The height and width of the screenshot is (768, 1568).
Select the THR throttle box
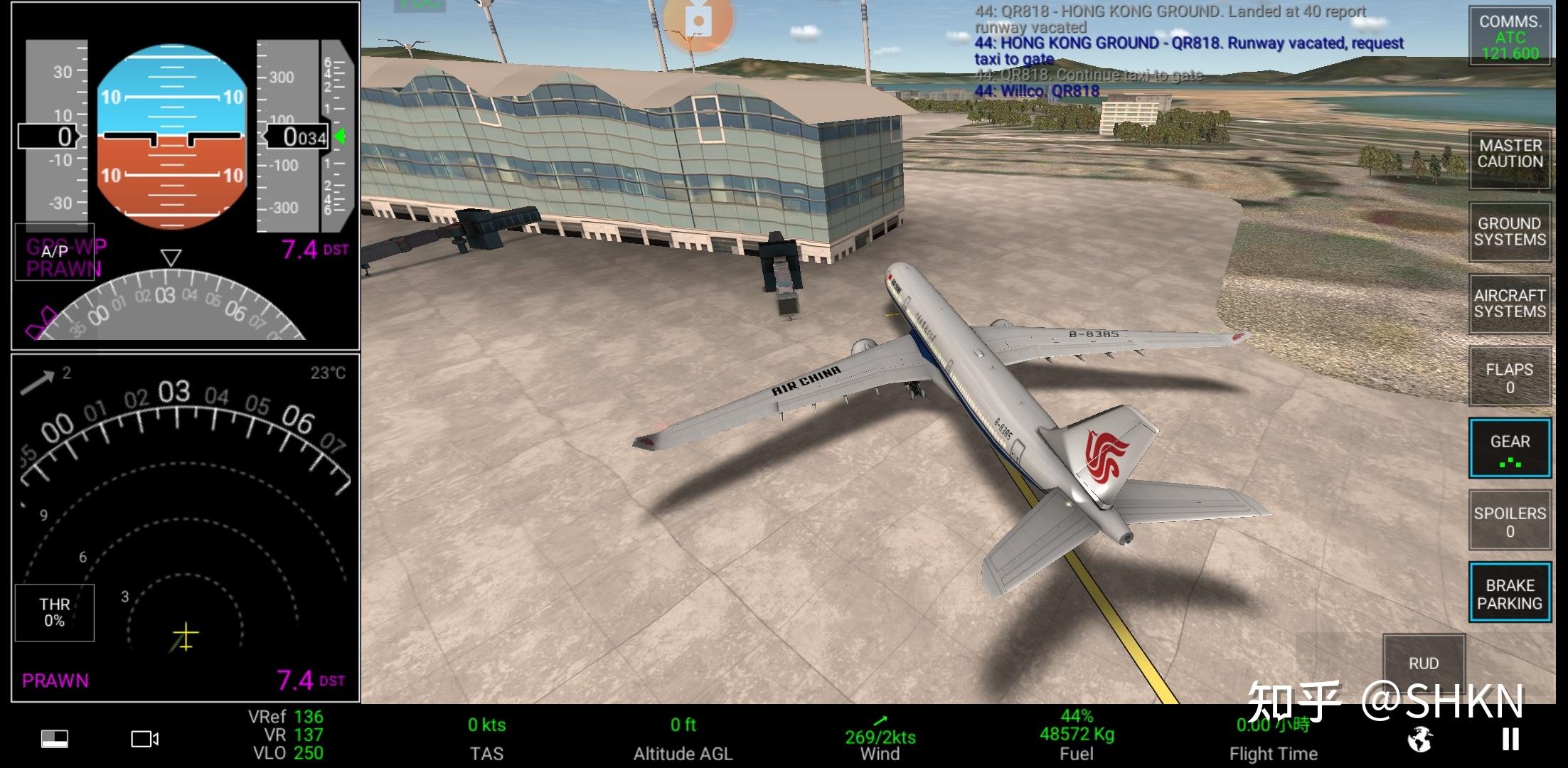point(55,612)
